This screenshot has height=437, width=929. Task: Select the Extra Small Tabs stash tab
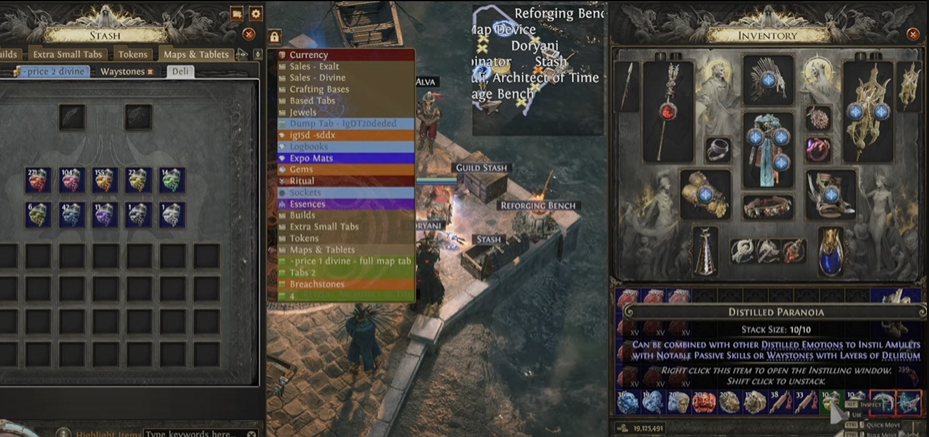68,54
